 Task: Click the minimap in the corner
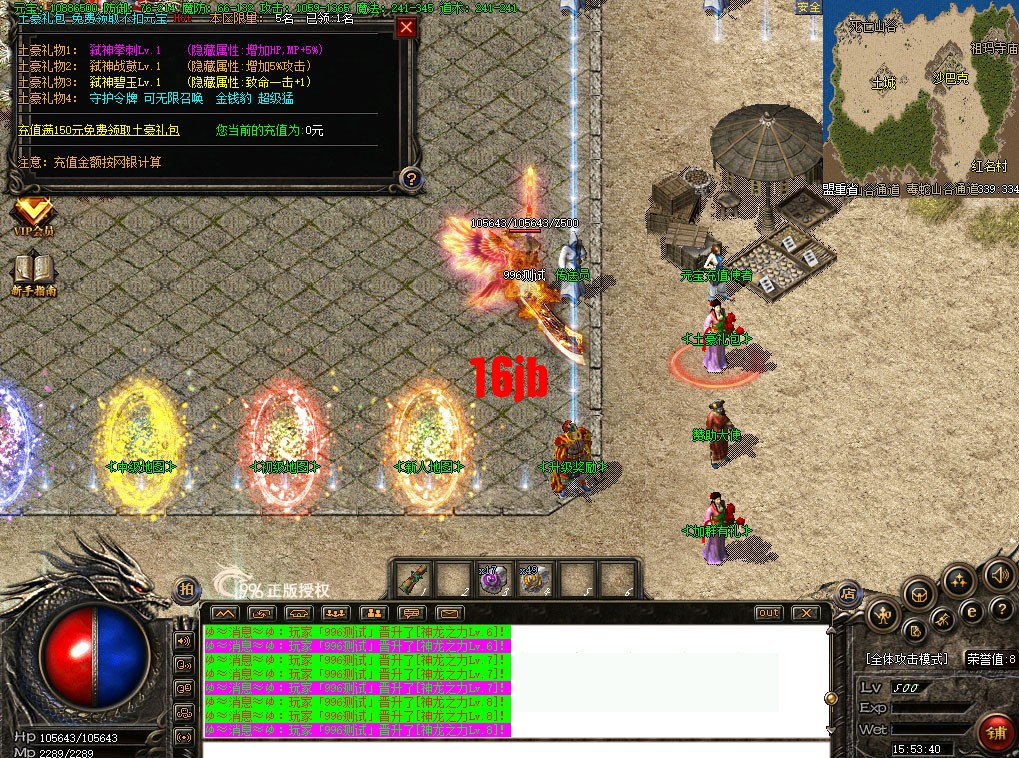click(920, 95)
